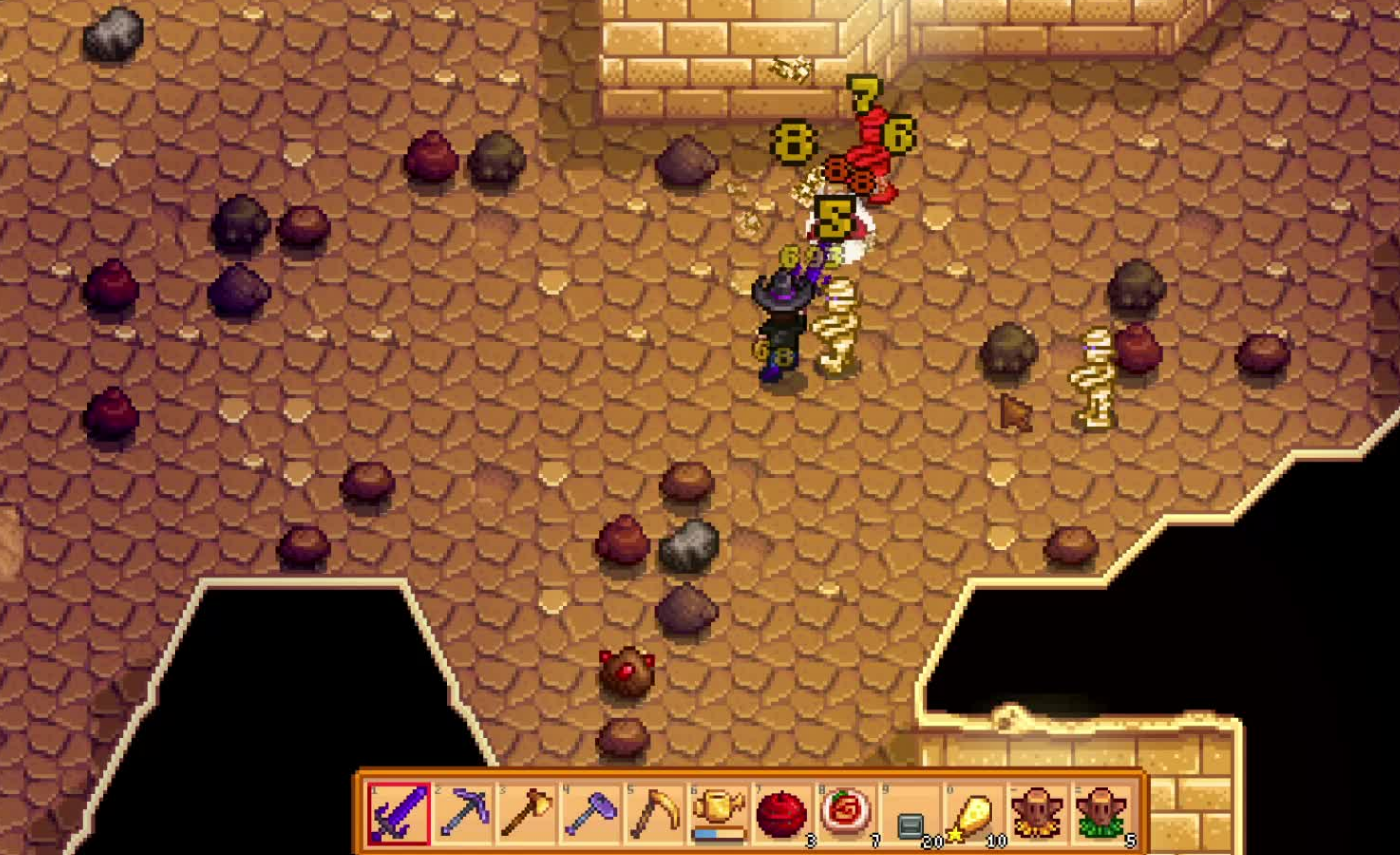Pick the golden scythe slot
This screenshot has width=1400, height=855.
tap(654, 812)
